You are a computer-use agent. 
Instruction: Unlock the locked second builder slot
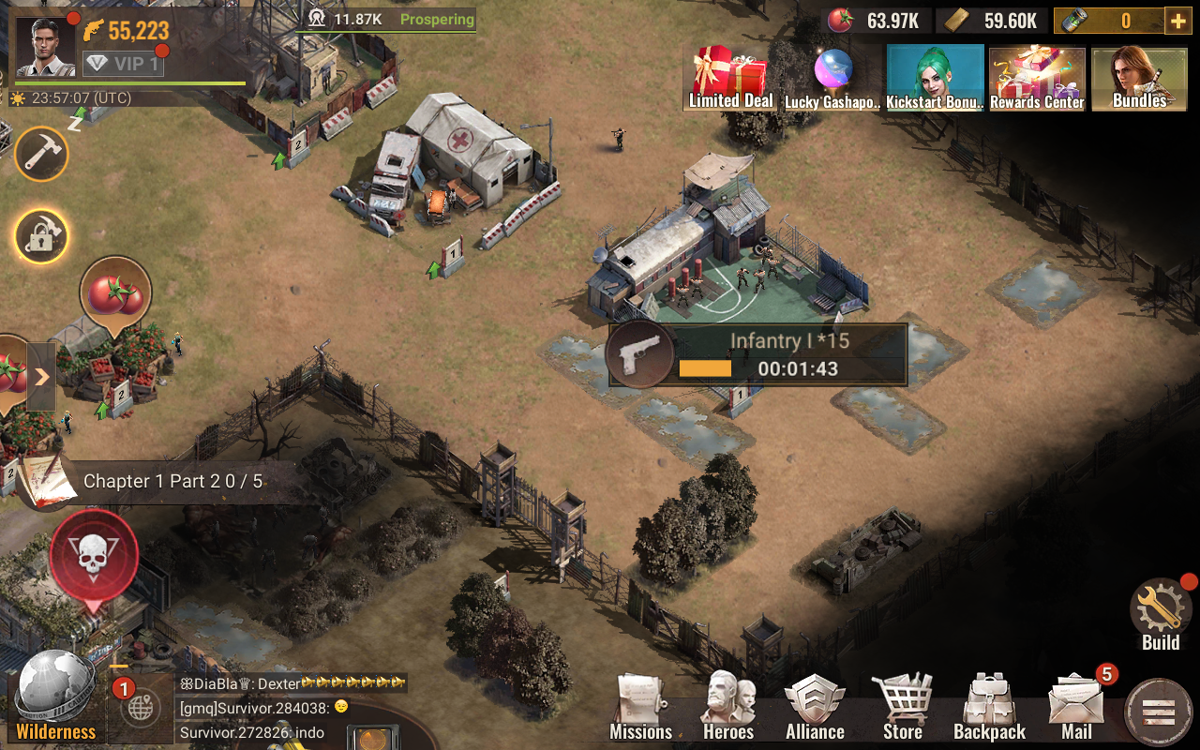pyautogui.click(x=41, y=236)
